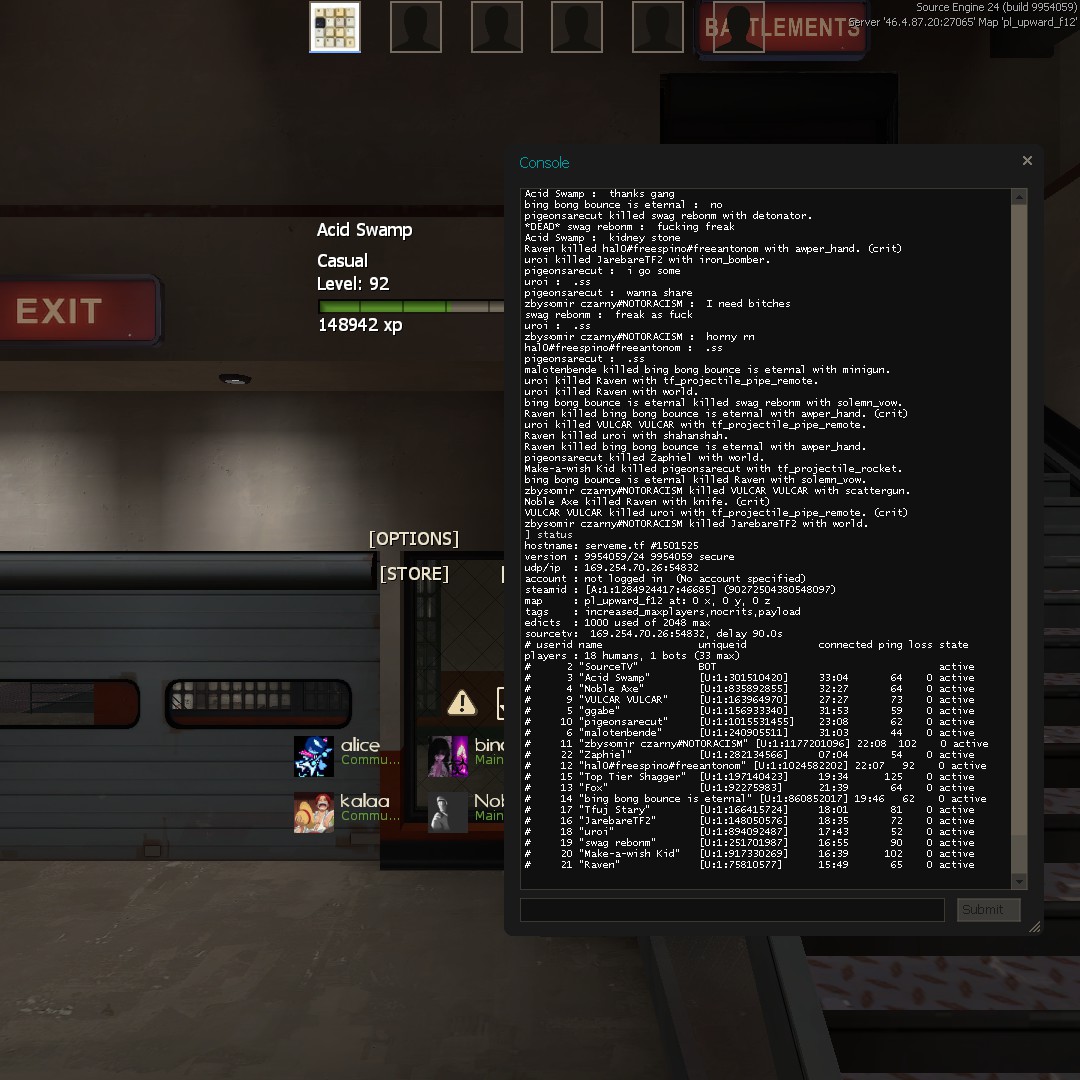This screenshot has height=1080, width=1080.
Task: Click the keyboard-keys party avatar
Action: [335, 27]
